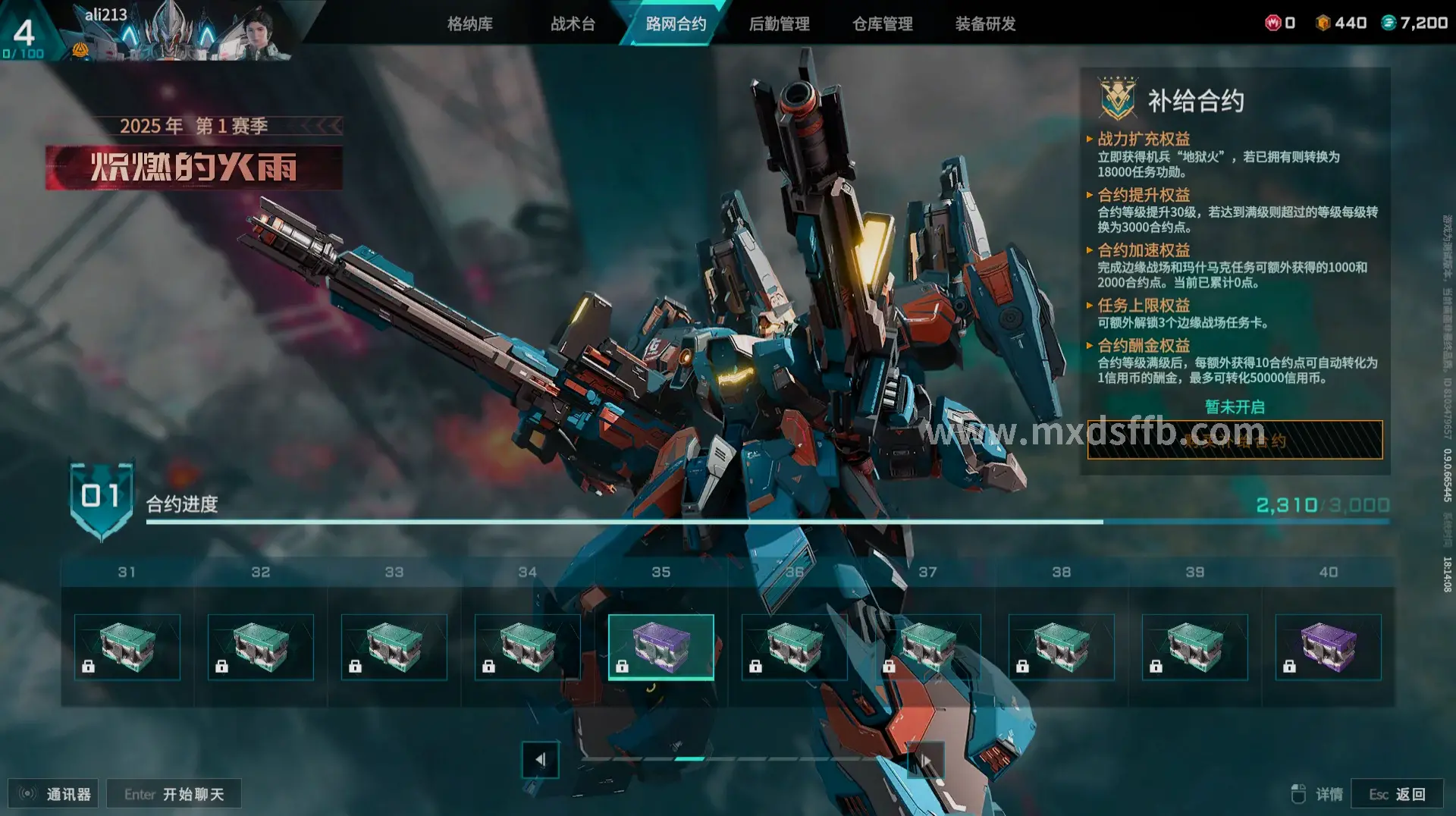Select the highlighted level 35 purple crate
This screenshot has height=816, width=1456.
point(661,647)
